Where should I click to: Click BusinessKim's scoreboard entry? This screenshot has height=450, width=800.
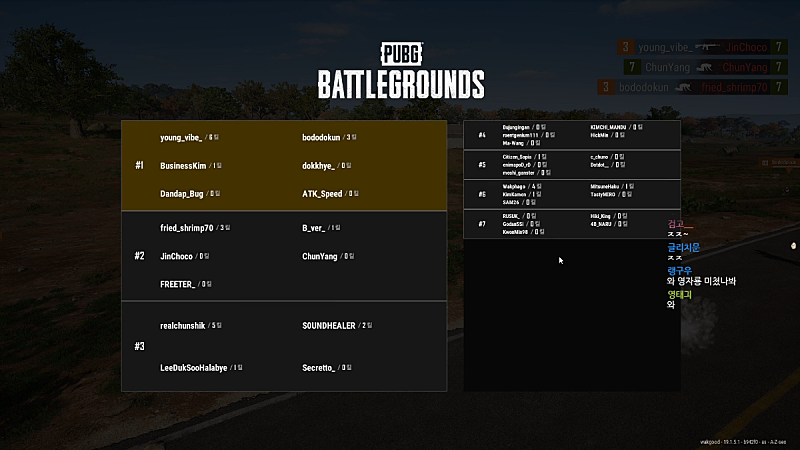pyautogui.click(x=183, y=165)
